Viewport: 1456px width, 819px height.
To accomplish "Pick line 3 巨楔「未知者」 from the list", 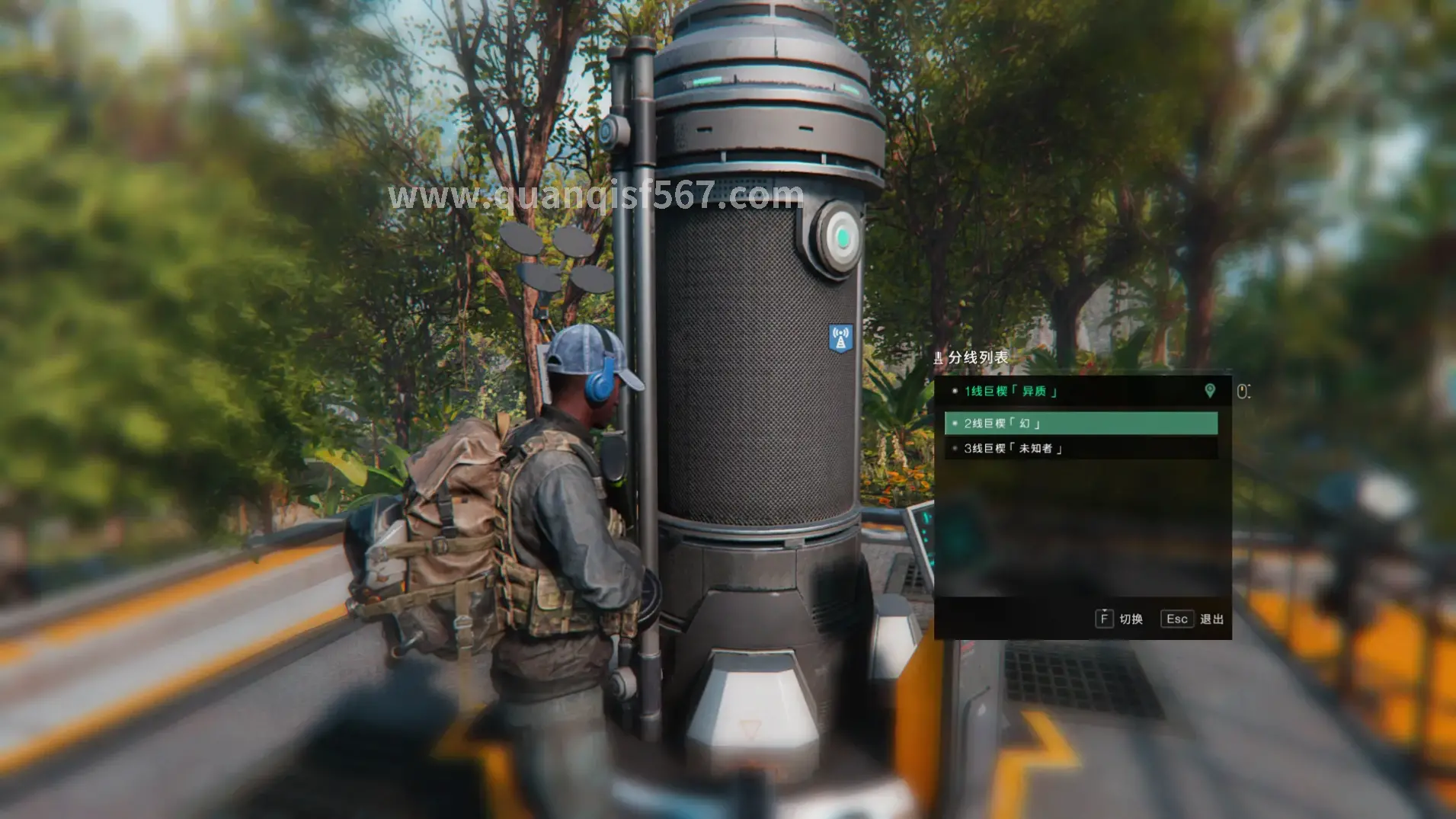I will pyautogui.click(x=1080, y=449).
